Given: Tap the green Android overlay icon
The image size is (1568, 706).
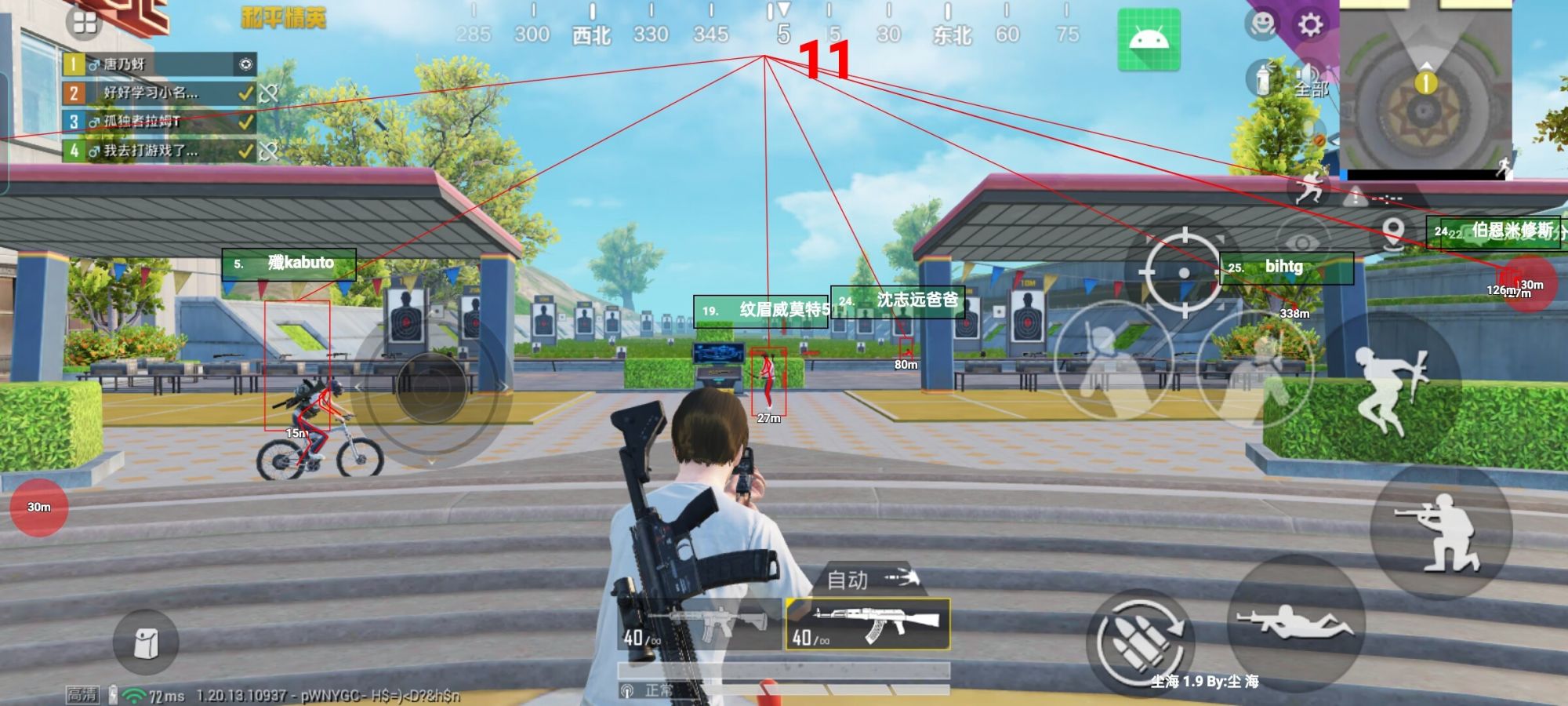Looking at the screenshot, I should click(x=1149, y=39).
